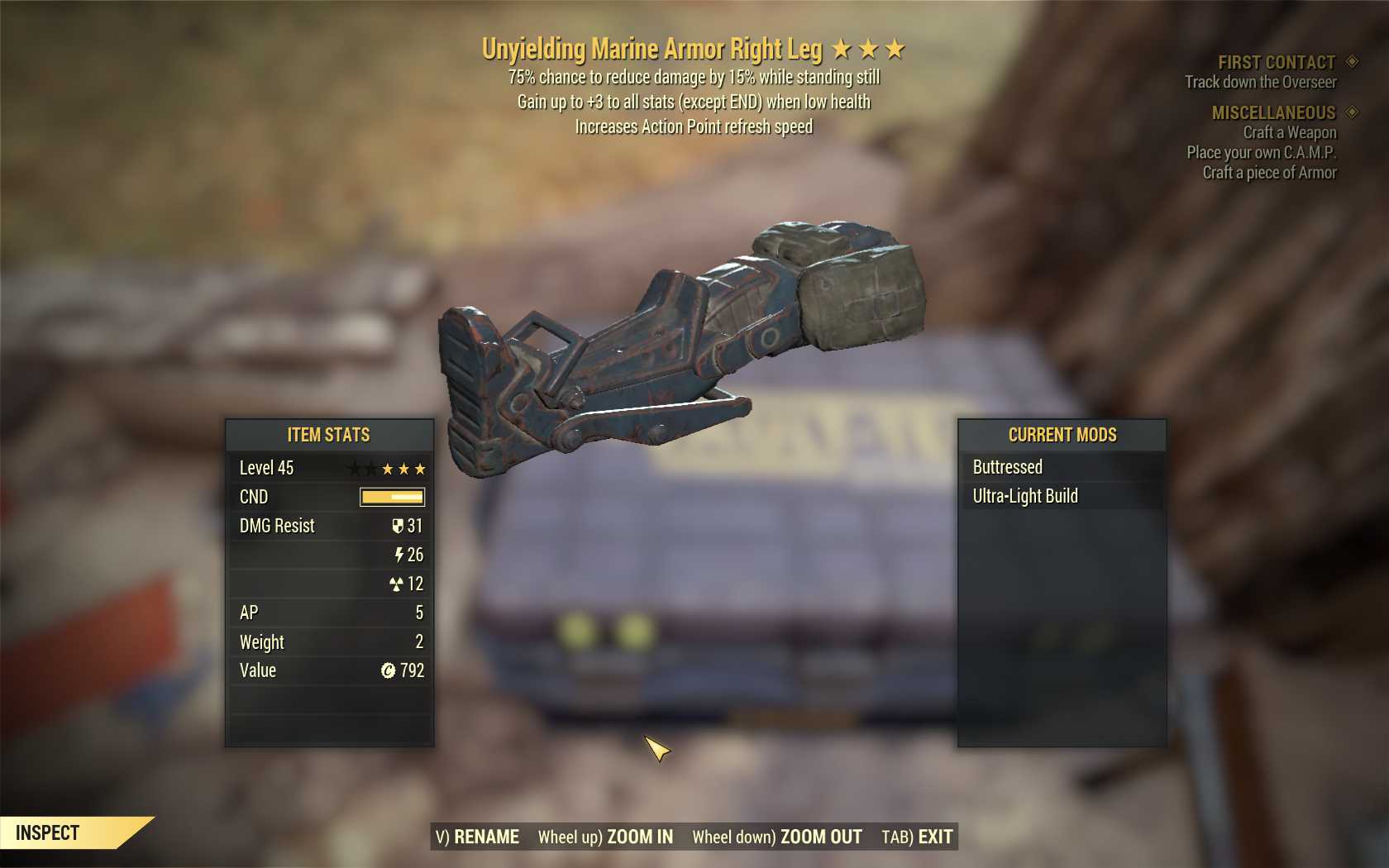Choose ZOOM OUT on the bottom bar

(777, 837)
